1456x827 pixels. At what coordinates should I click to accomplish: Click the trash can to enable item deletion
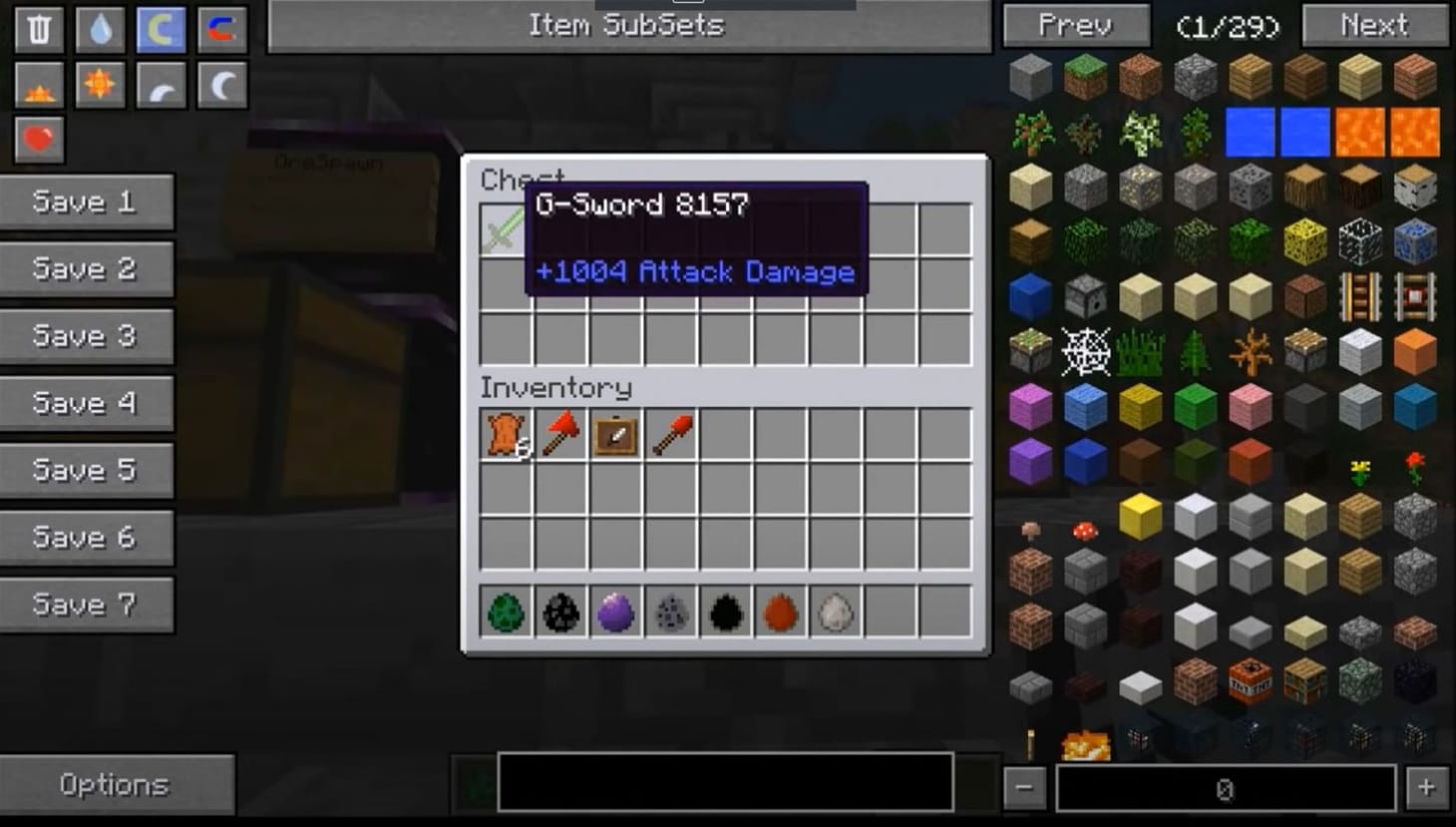tap(37, 28)
